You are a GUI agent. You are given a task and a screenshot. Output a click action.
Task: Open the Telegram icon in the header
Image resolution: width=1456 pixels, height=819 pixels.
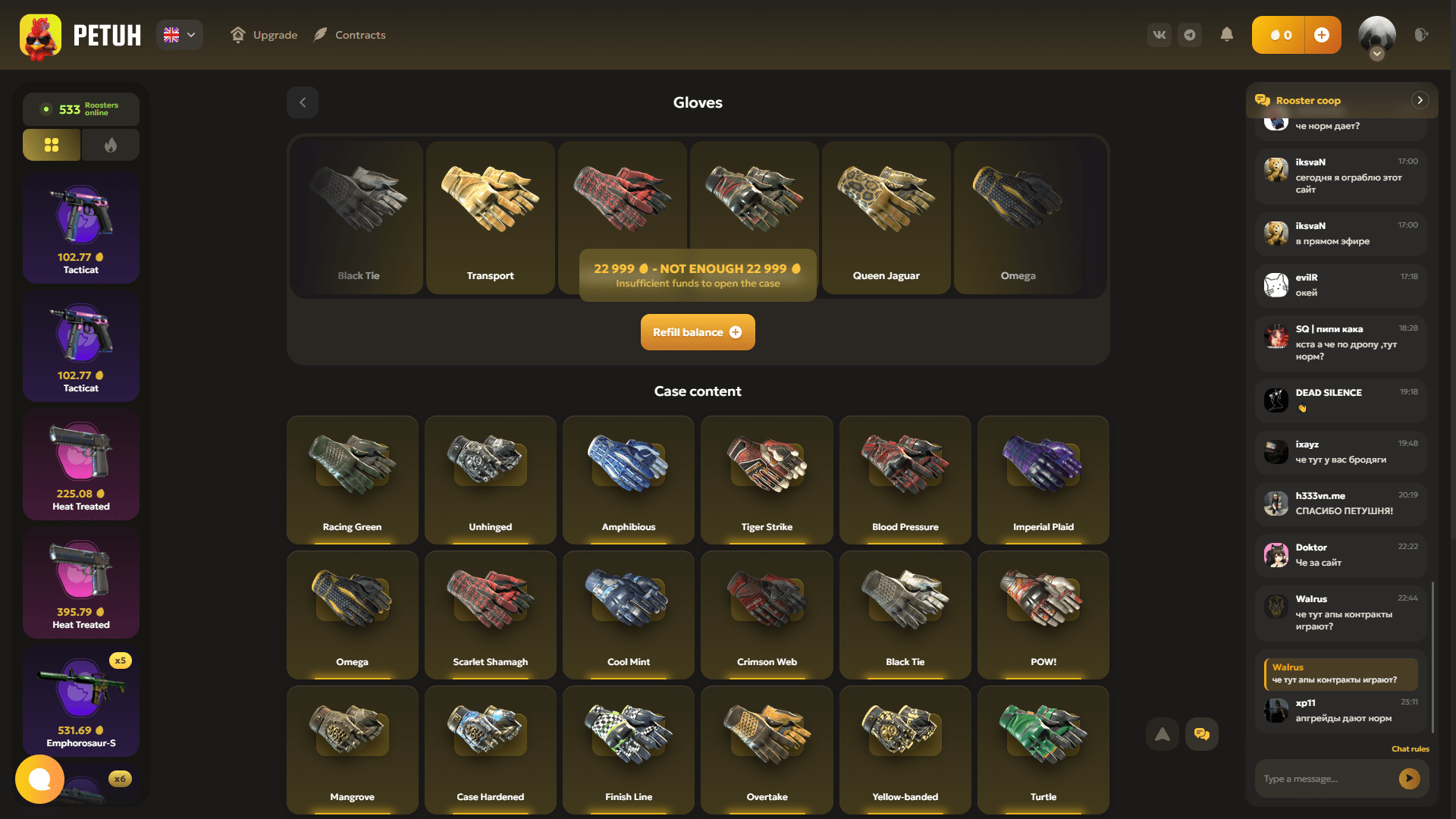tap(1189, 34)
